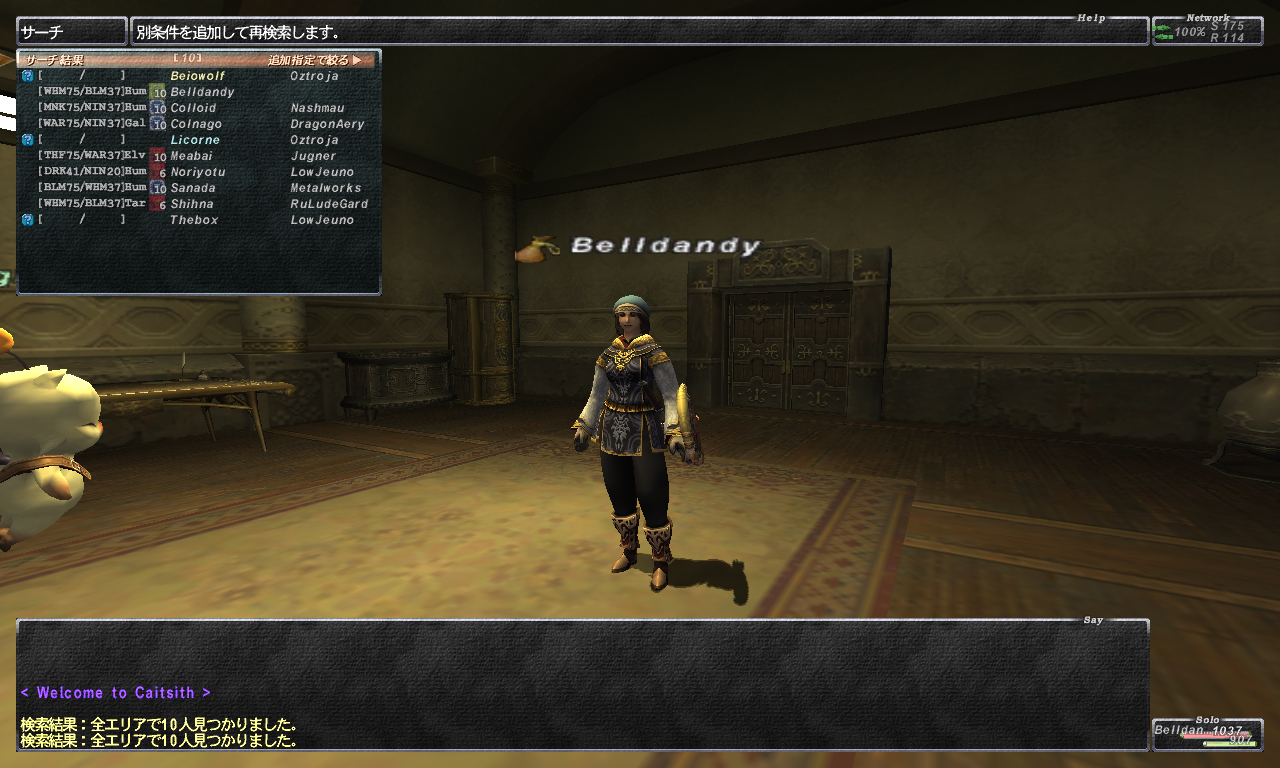Open the chat log window
Image resolution: width=1280 pixels, height=768 pixels.
point(582,685)
